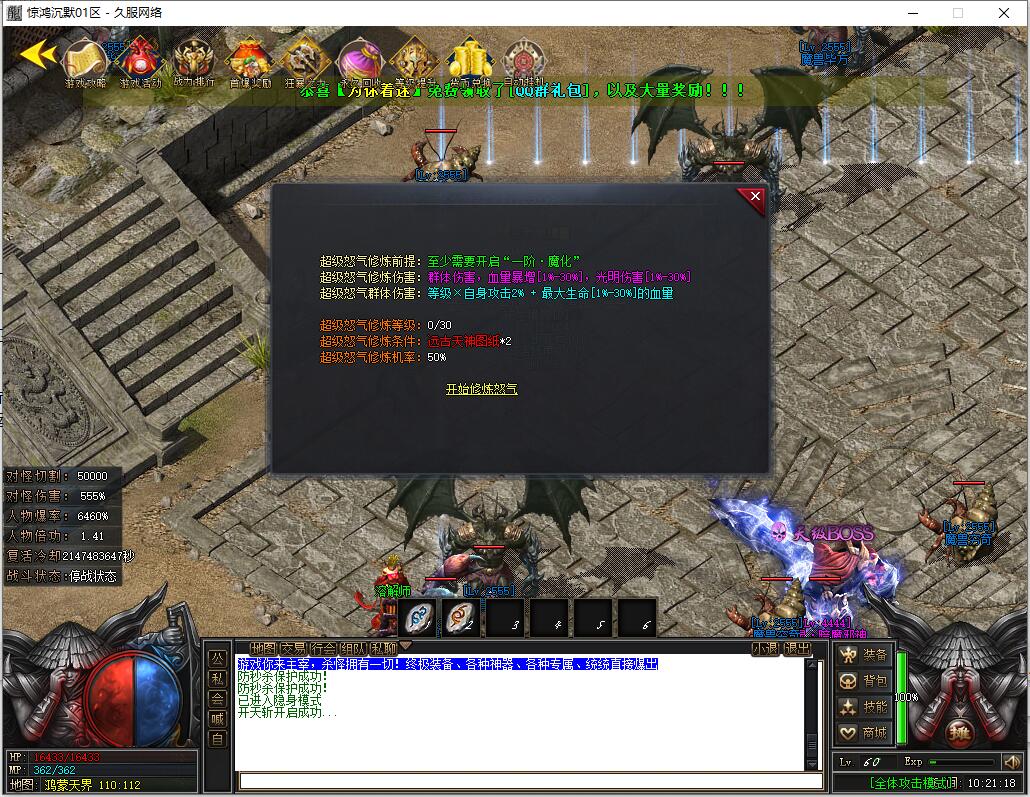This screenshot has width=1030, height=797.
Task: Open the 商城 shop
Action: (865, 733)
